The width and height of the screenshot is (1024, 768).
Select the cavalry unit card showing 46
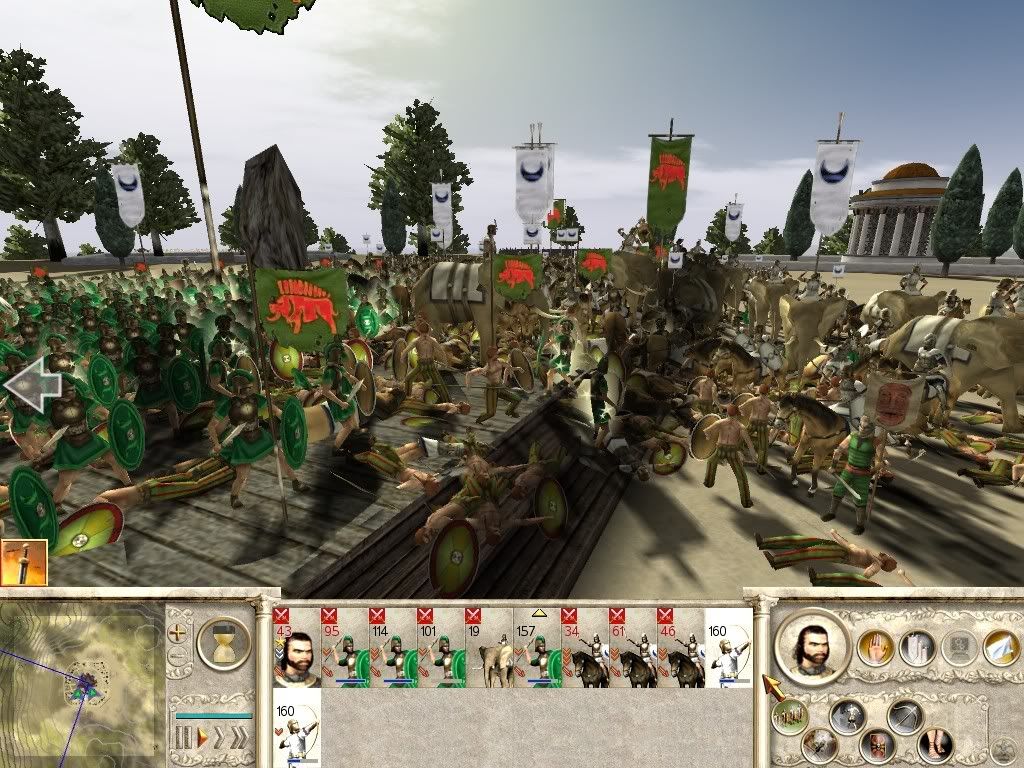click(681, 648)
